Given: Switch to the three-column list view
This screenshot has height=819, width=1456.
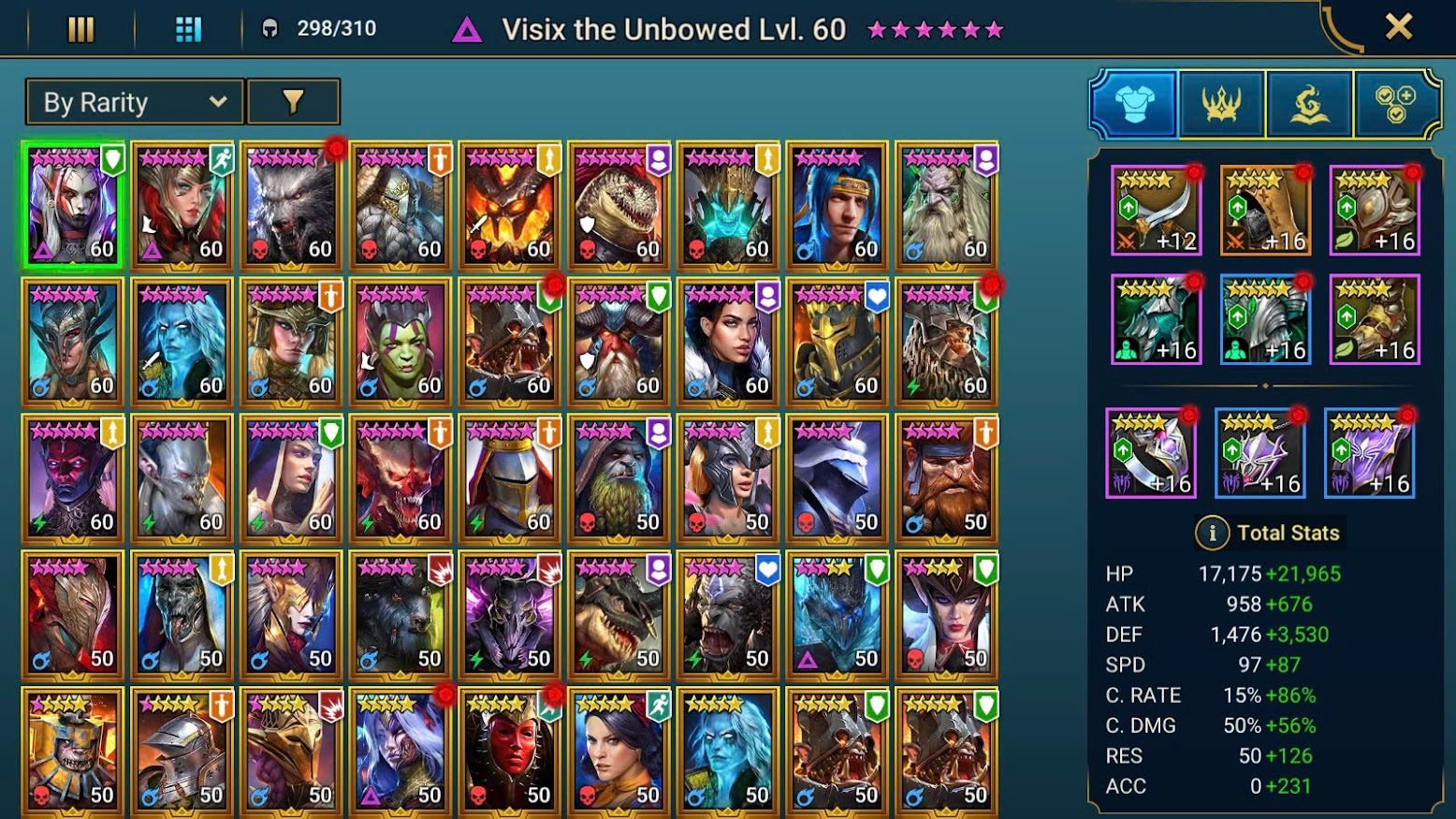Looking at the screenshot, I should click(x=81, y=29).
